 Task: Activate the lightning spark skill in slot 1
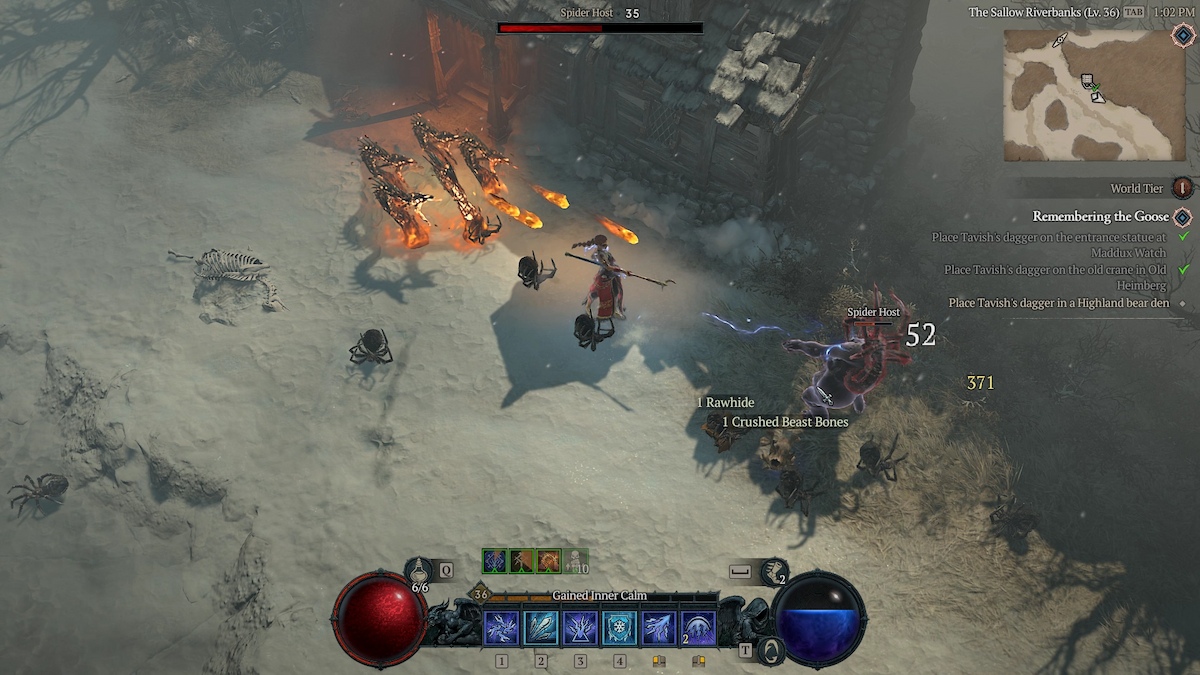click(501, 628)
